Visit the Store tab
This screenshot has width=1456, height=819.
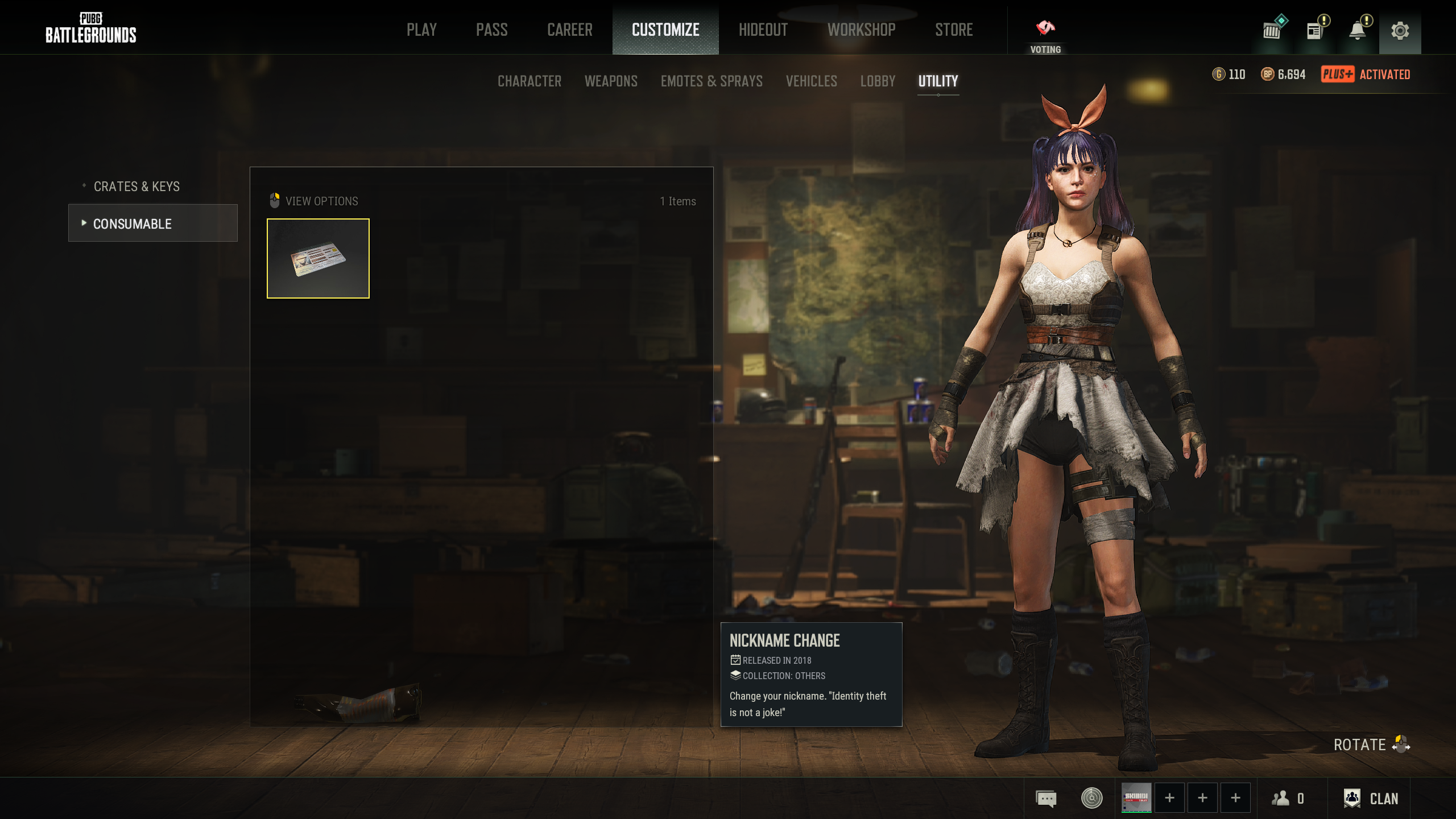pos(954,30)
